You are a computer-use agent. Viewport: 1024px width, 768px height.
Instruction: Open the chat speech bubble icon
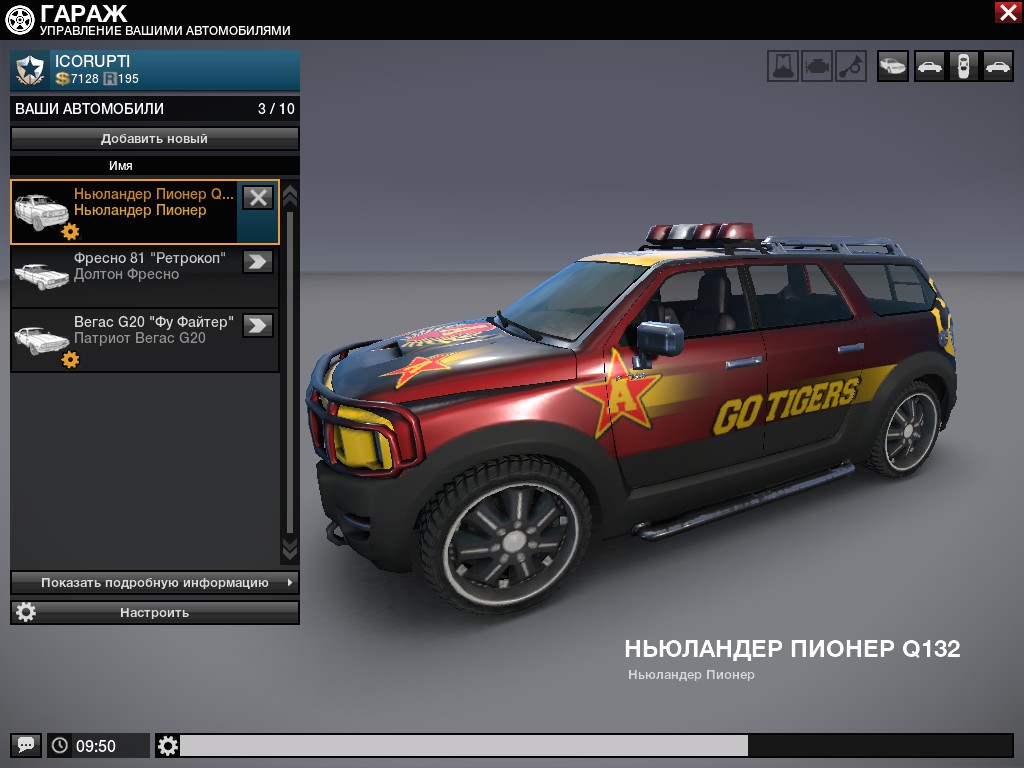click(26, 745)
